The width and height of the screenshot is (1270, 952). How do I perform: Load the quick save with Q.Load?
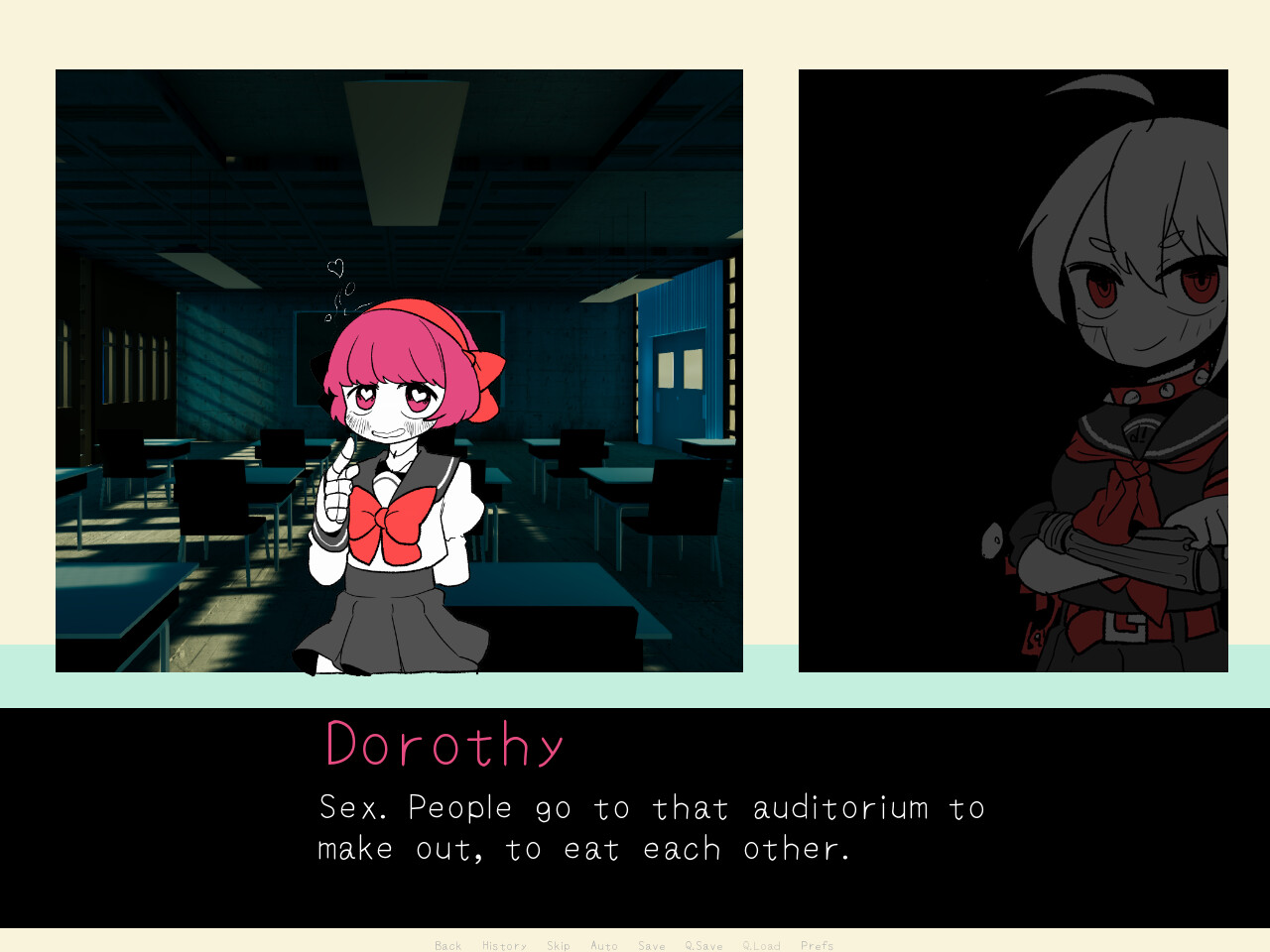(x=760, y=945)
